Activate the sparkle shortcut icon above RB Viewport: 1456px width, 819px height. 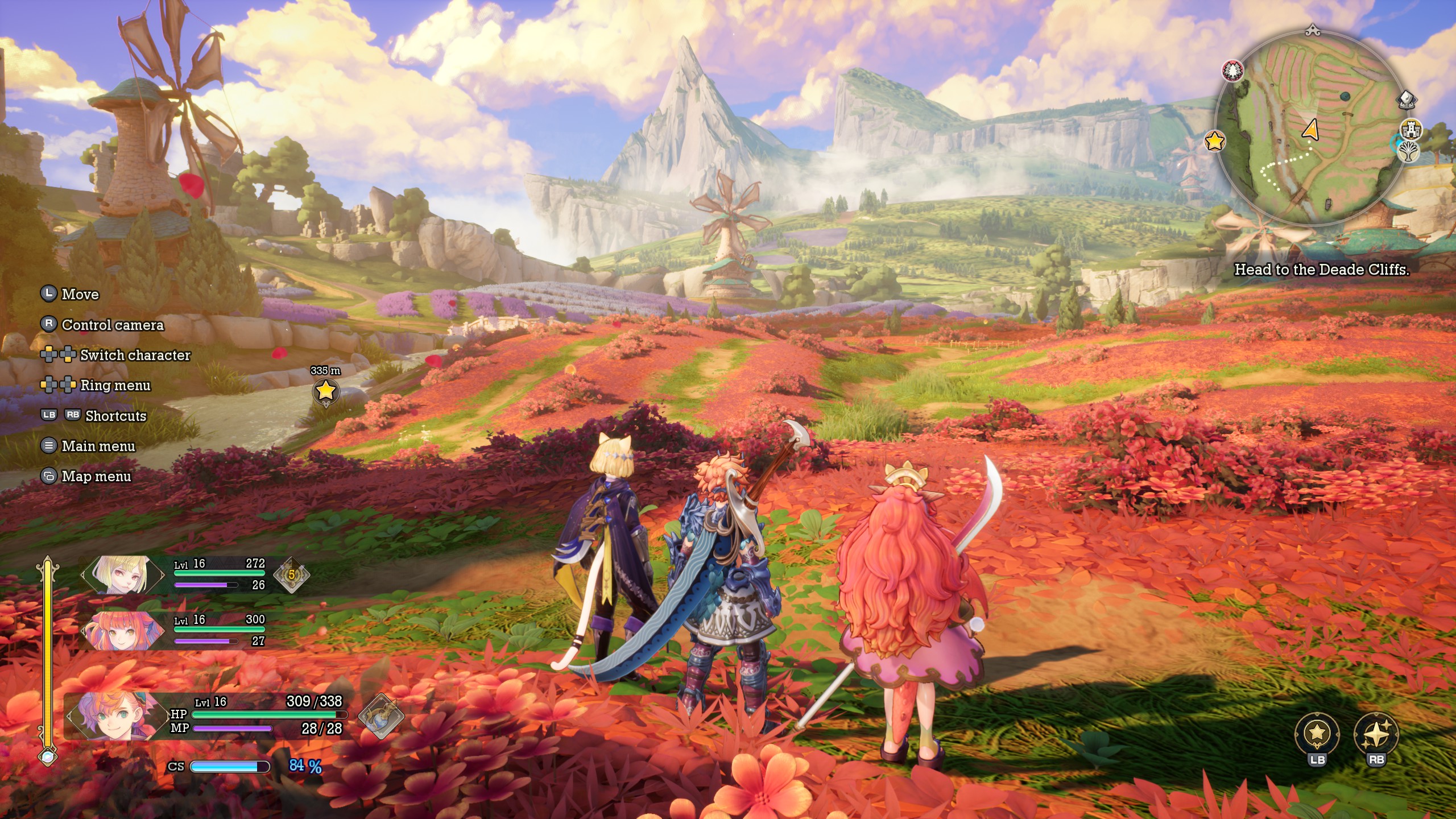[1376, 733]
